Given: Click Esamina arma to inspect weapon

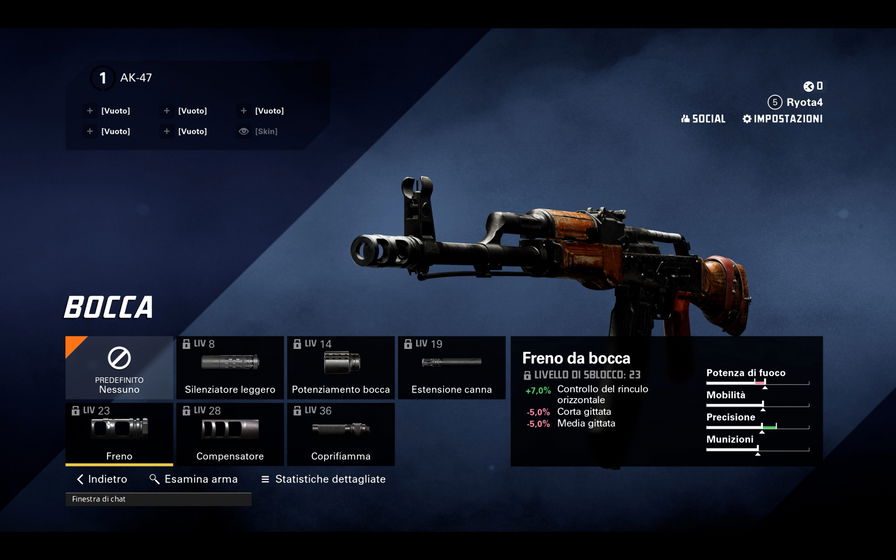Looking at the screenshot, I should point(193,479).
